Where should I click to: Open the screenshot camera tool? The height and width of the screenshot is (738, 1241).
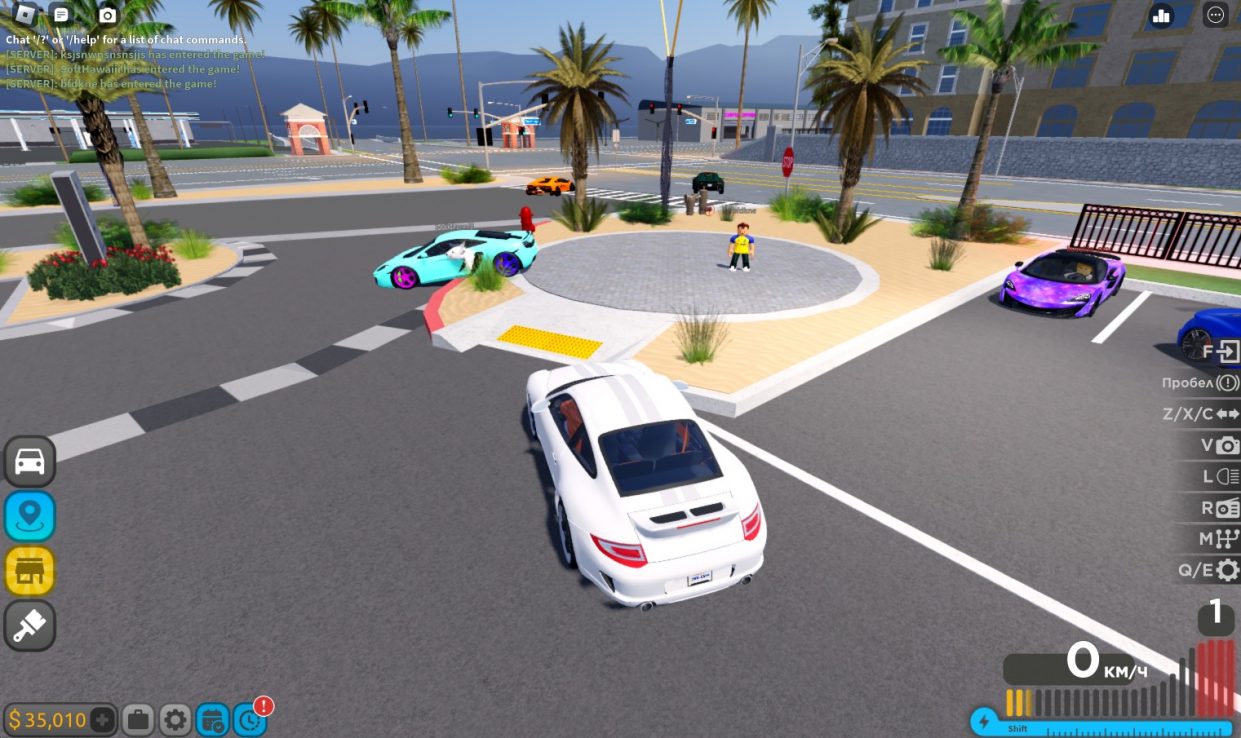click(107, 15)
